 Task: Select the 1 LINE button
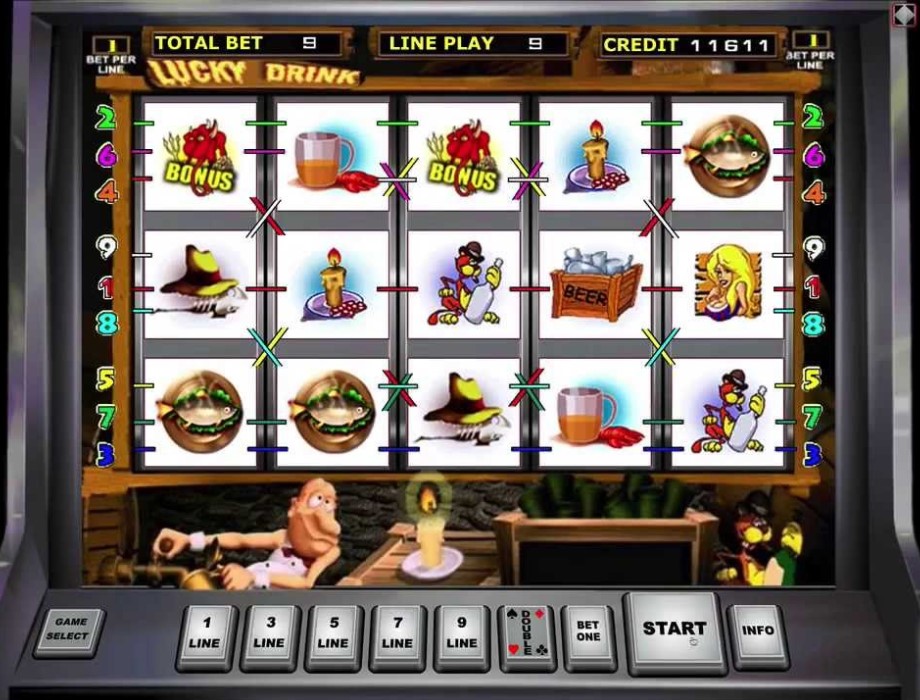click(x=206, y=634)
